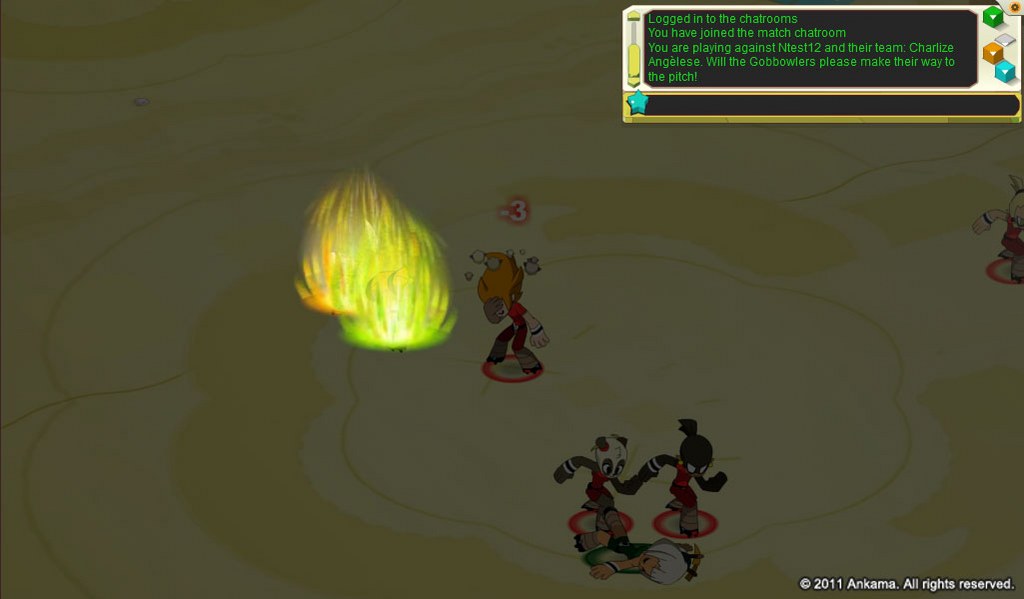Click the chat scroll-up arrow
Screen dimensions: 1024x599
[x=633, y=16]
